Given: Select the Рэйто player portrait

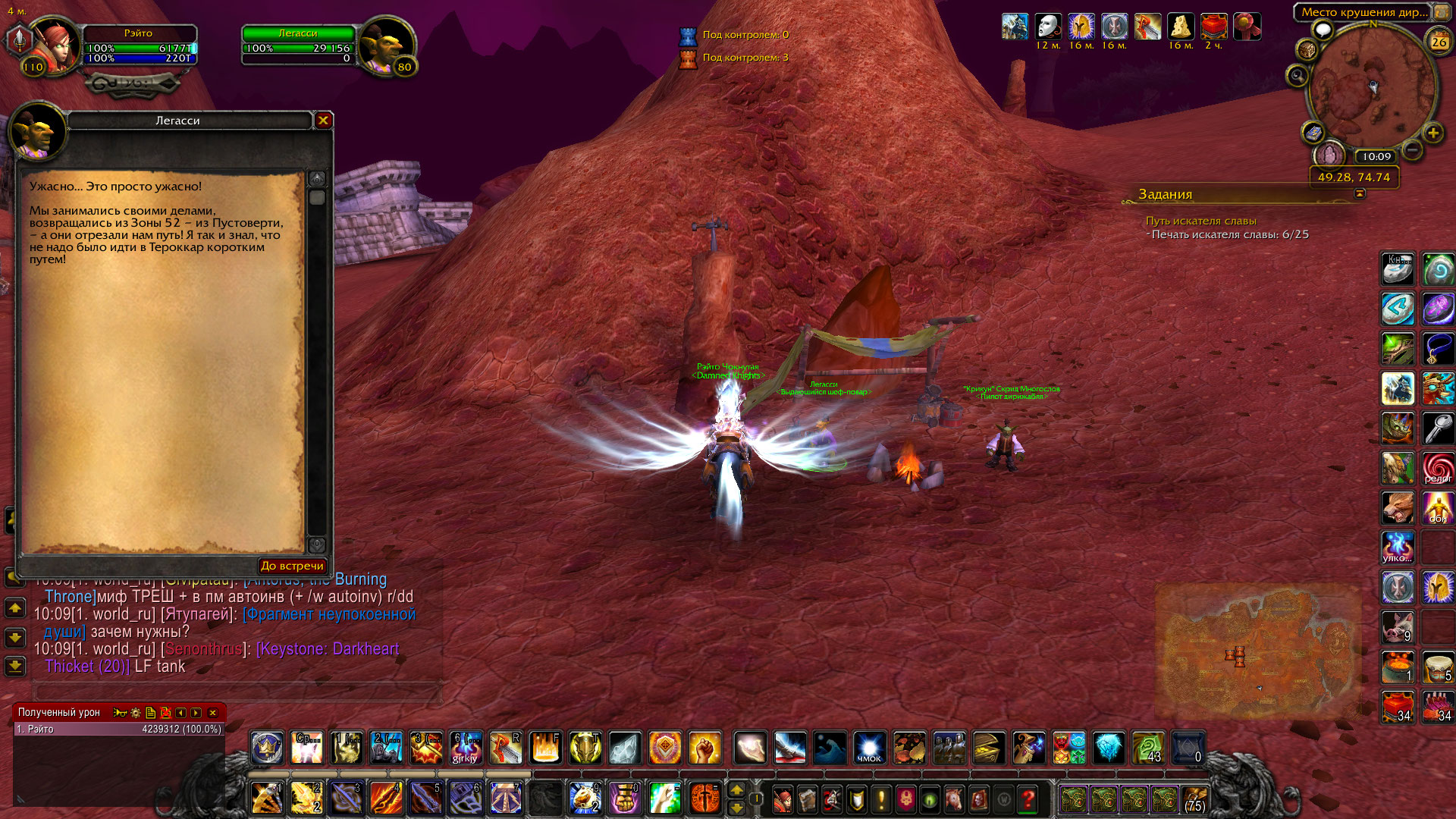Looking at the screenshot, I should 55,47.
